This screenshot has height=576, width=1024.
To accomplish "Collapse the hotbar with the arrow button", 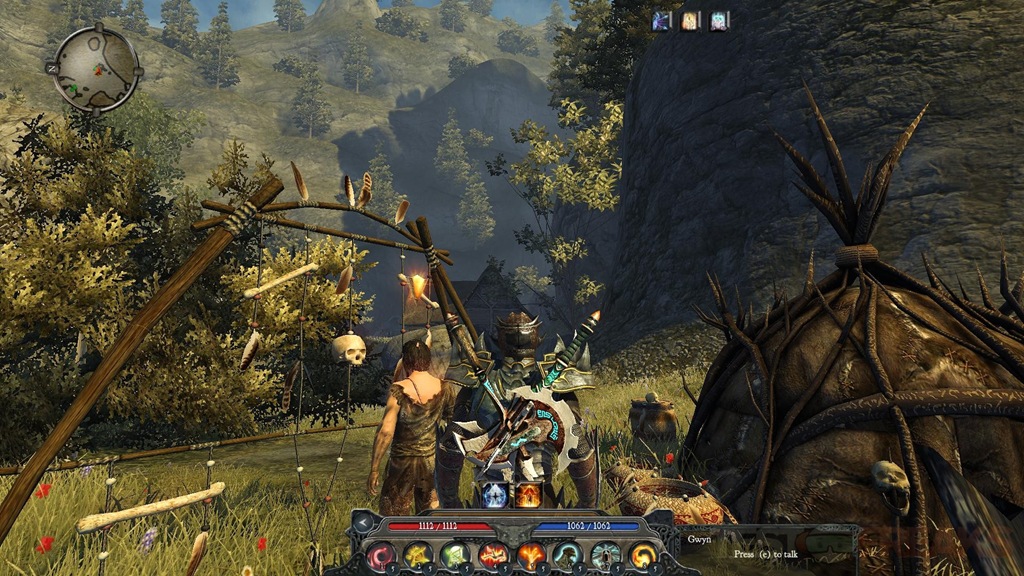I will pos(361,523).
